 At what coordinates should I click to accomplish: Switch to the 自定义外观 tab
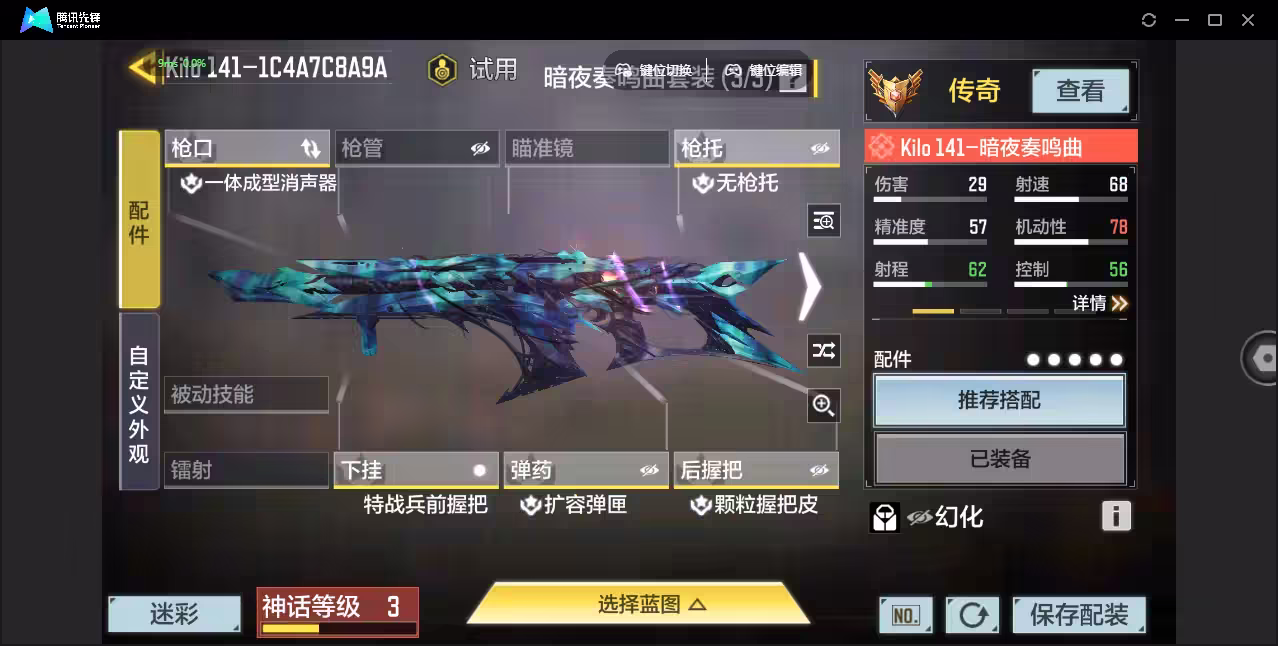coord(139,403)
